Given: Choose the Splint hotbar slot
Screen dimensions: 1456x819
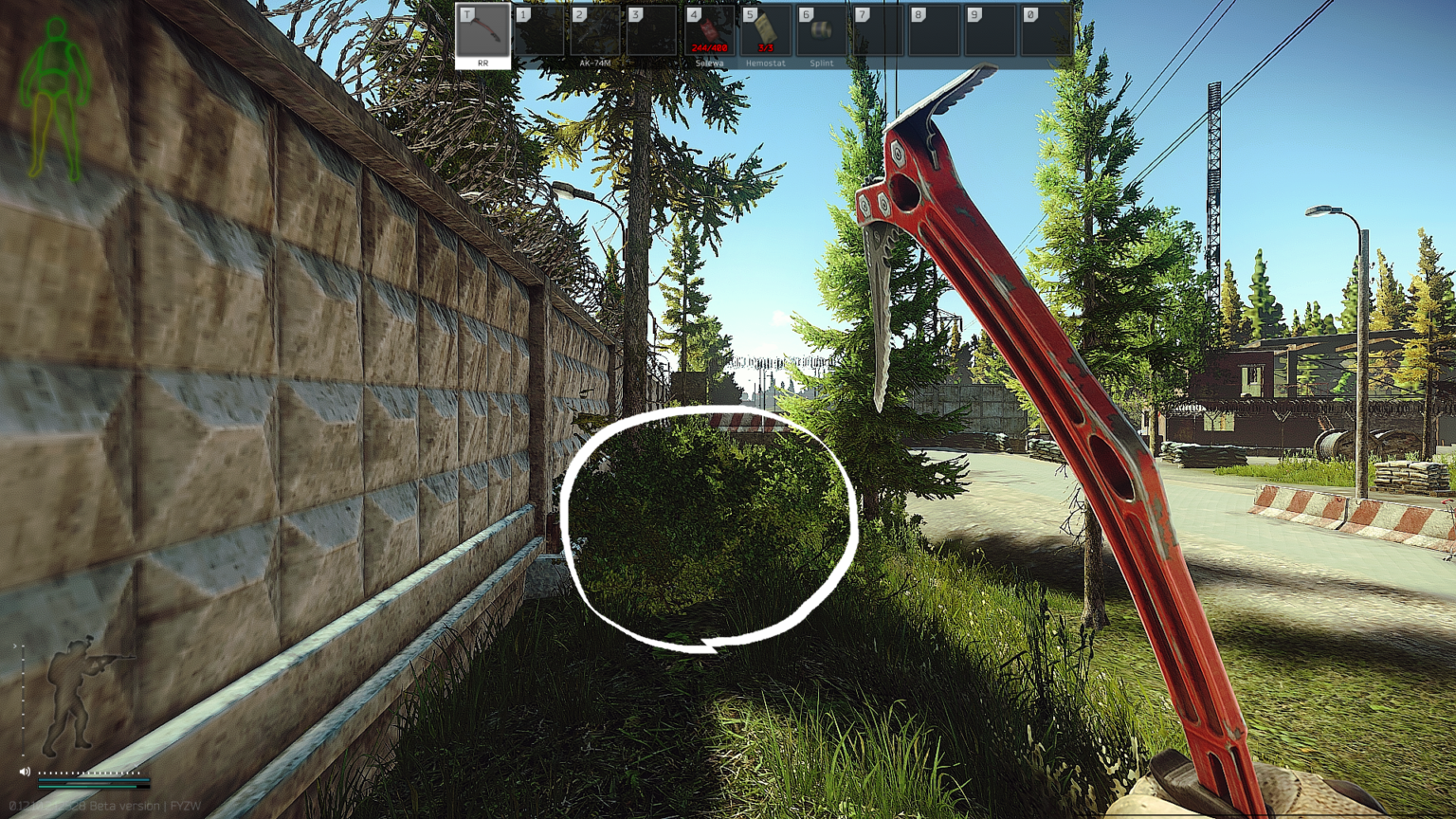Looking at the screenshot, I should 821,34.
